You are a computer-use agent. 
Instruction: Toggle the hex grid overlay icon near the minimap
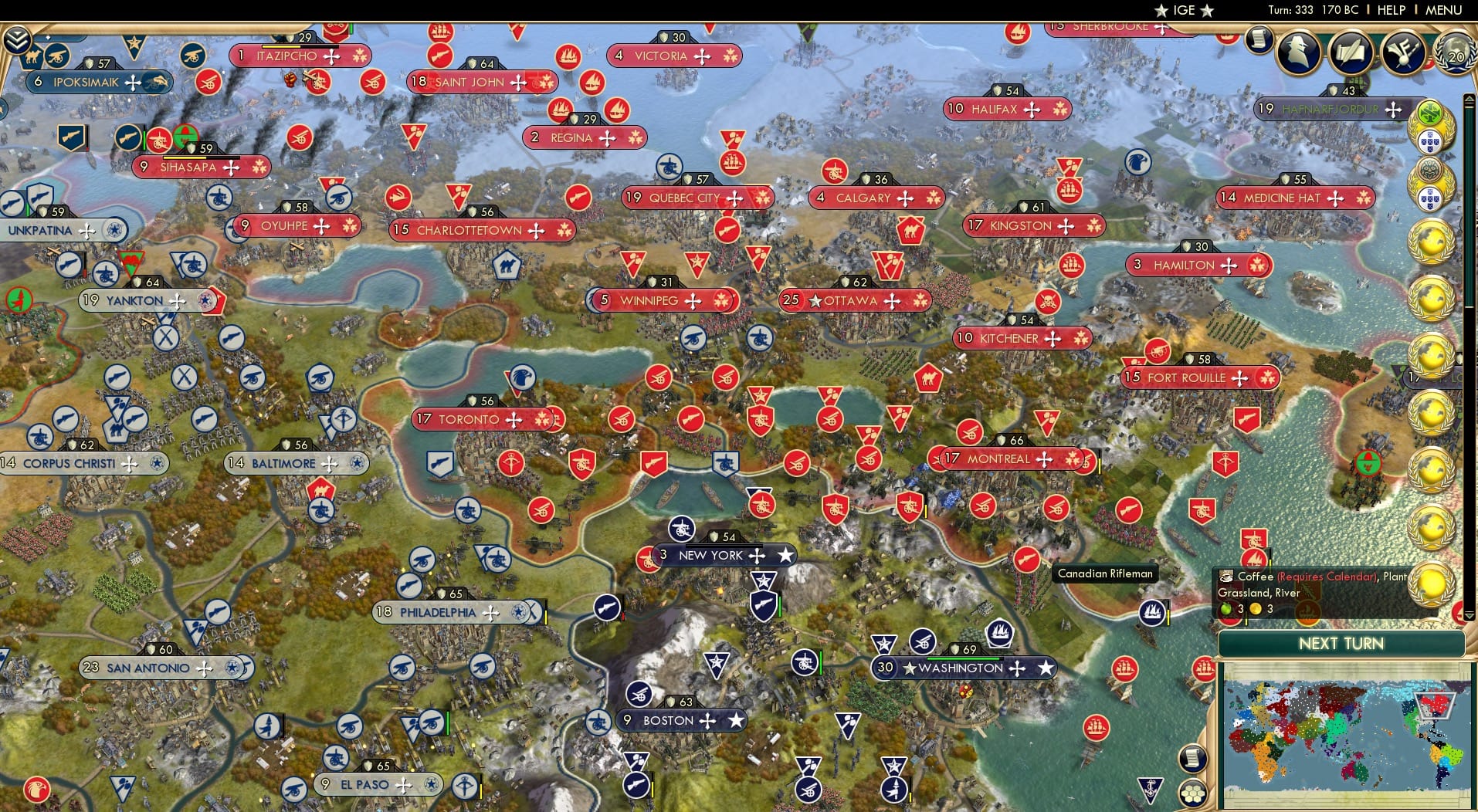click(x=1192, y=794)
